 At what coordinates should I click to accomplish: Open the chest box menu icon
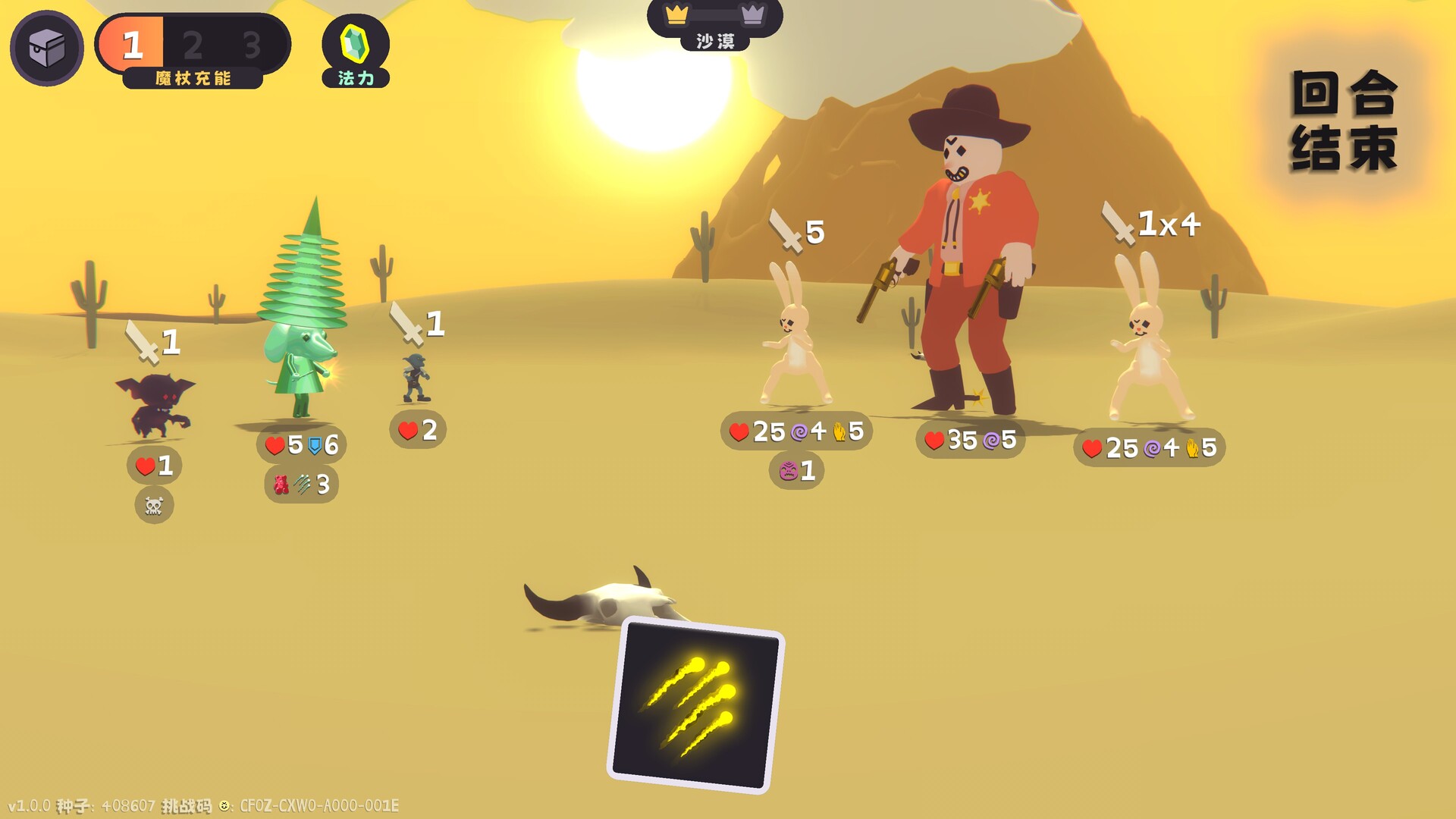(x=46, y=49)
